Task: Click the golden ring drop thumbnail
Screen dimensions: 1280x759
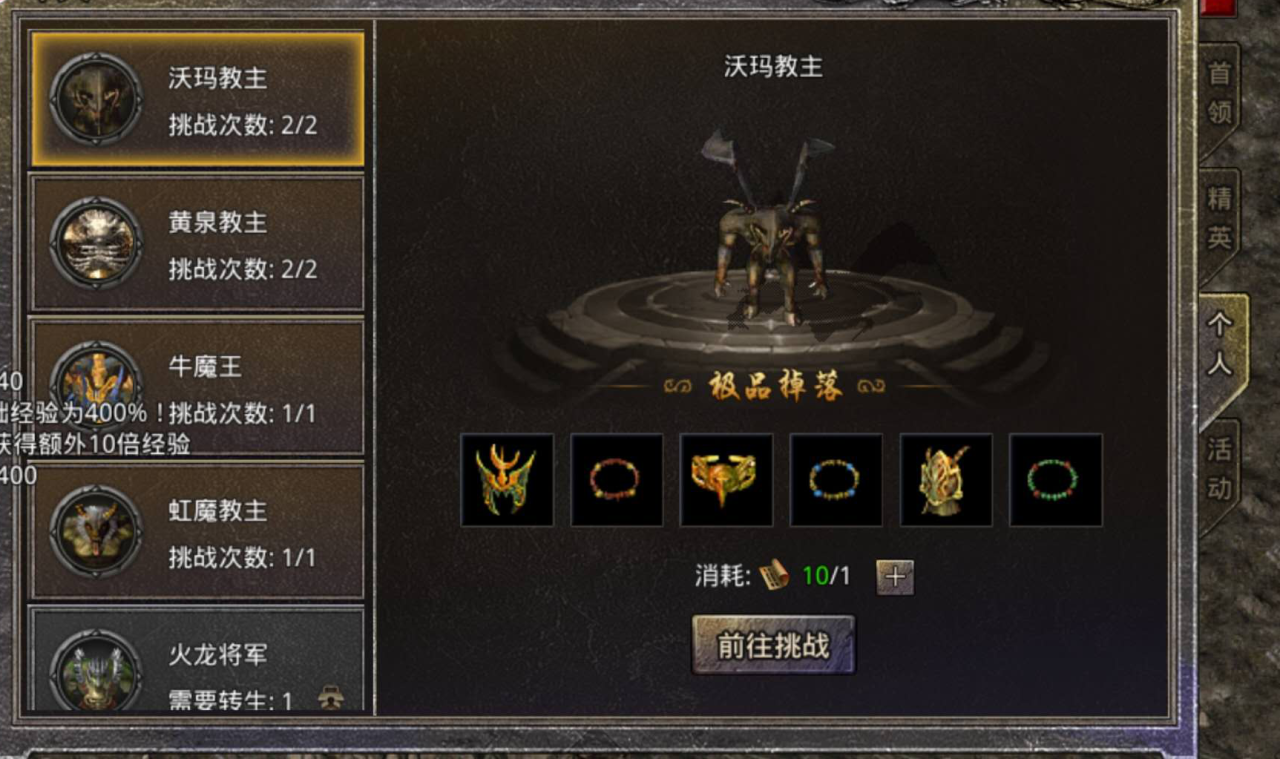Action: [726, 479]
